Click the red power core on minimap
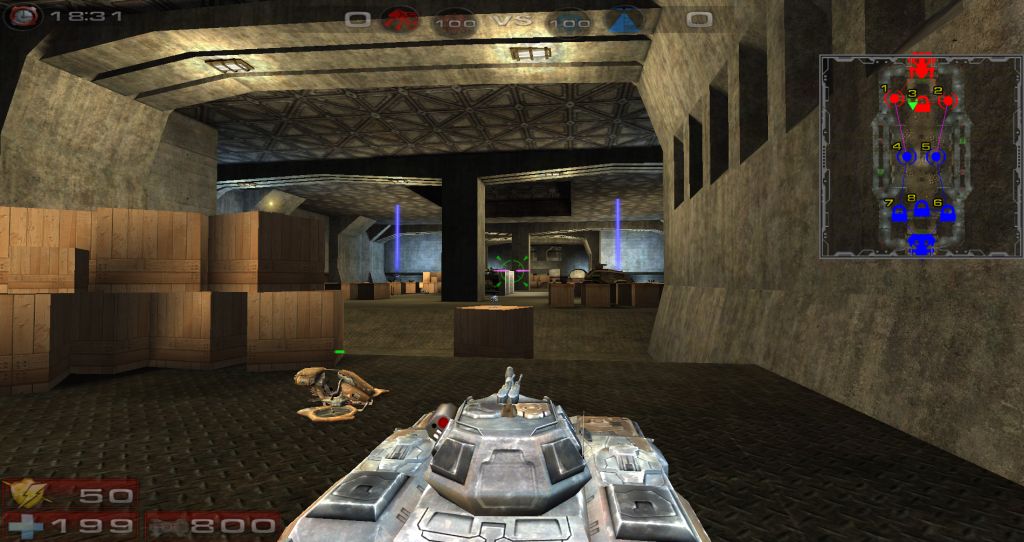Screen dimensions: 1024x542 [x=921, y=66]
